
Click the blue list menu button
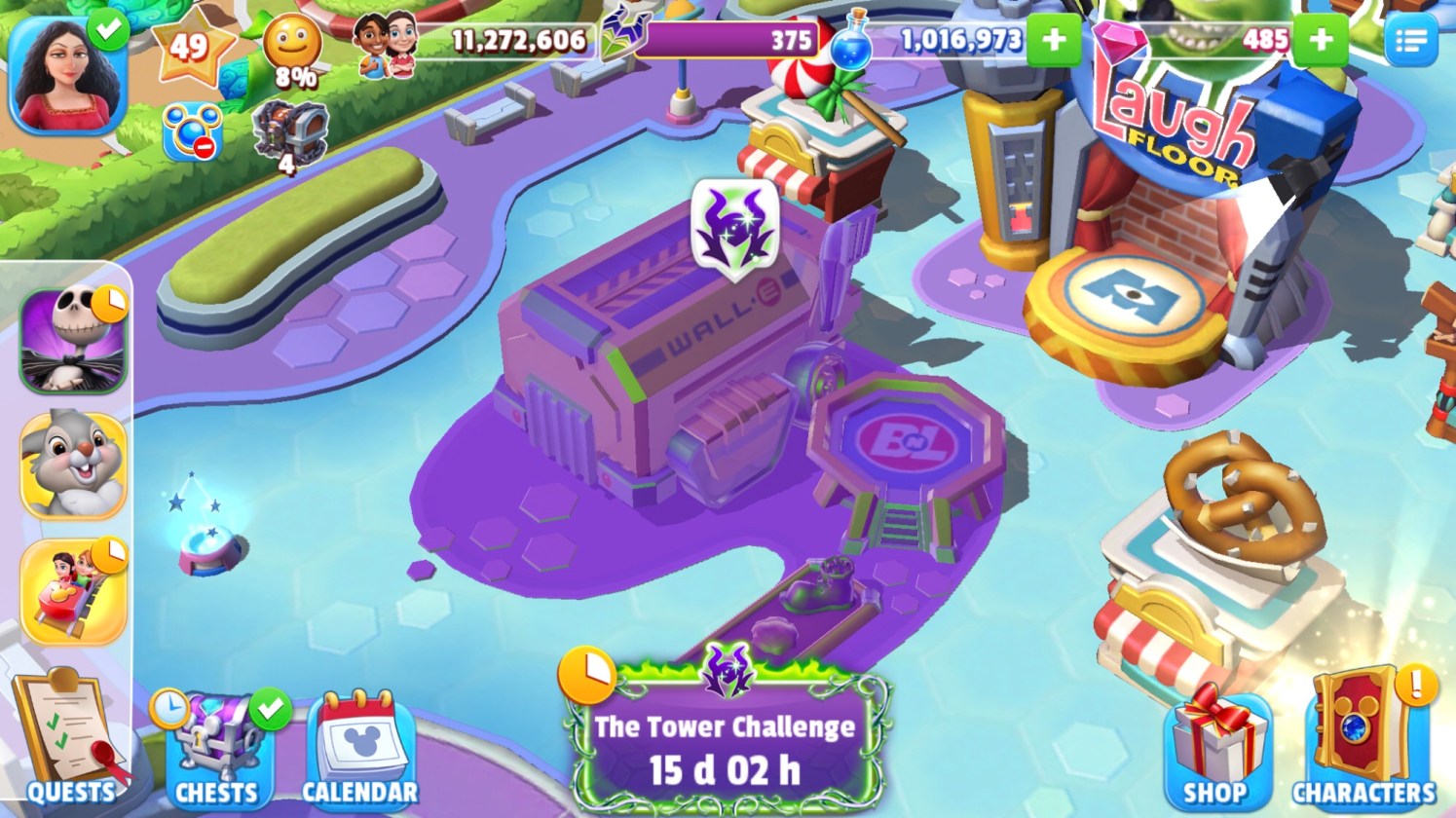tap(1409, 40)
